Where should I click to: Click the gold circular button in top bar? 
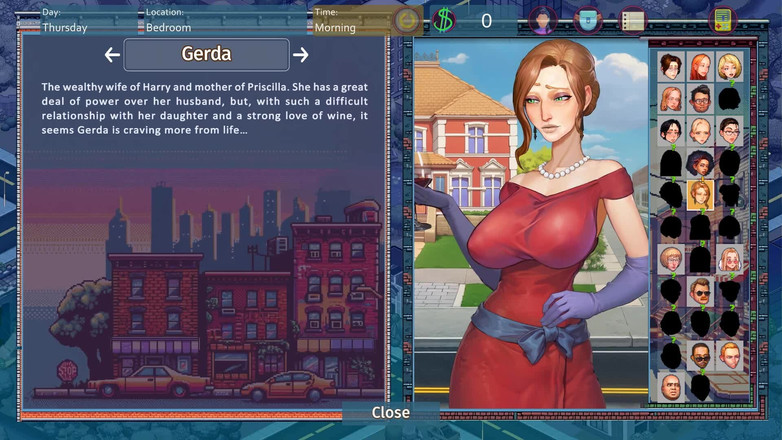[x=406, y=20]
